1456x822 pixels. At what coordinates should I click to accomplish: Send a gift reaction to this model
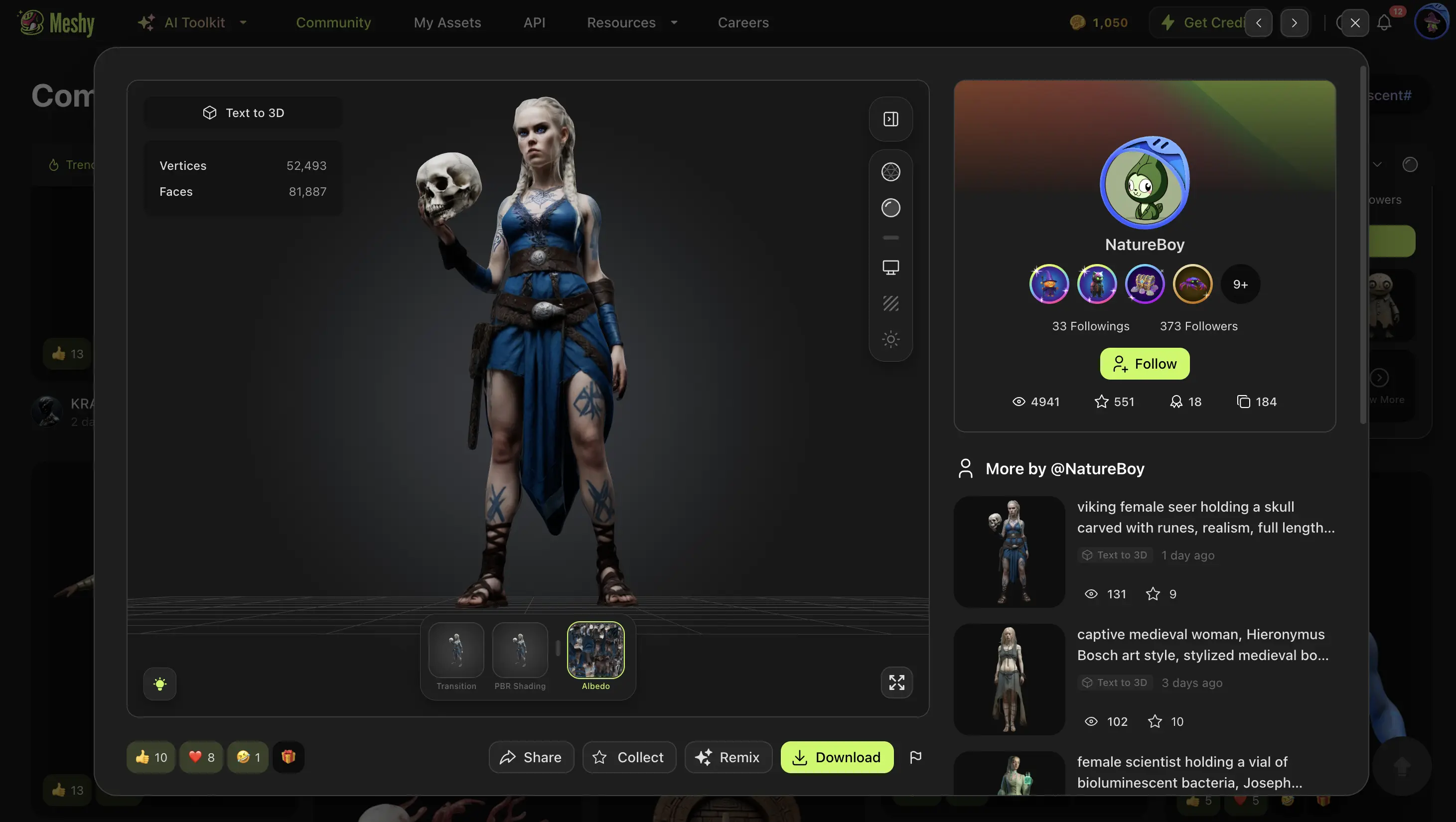289,757
